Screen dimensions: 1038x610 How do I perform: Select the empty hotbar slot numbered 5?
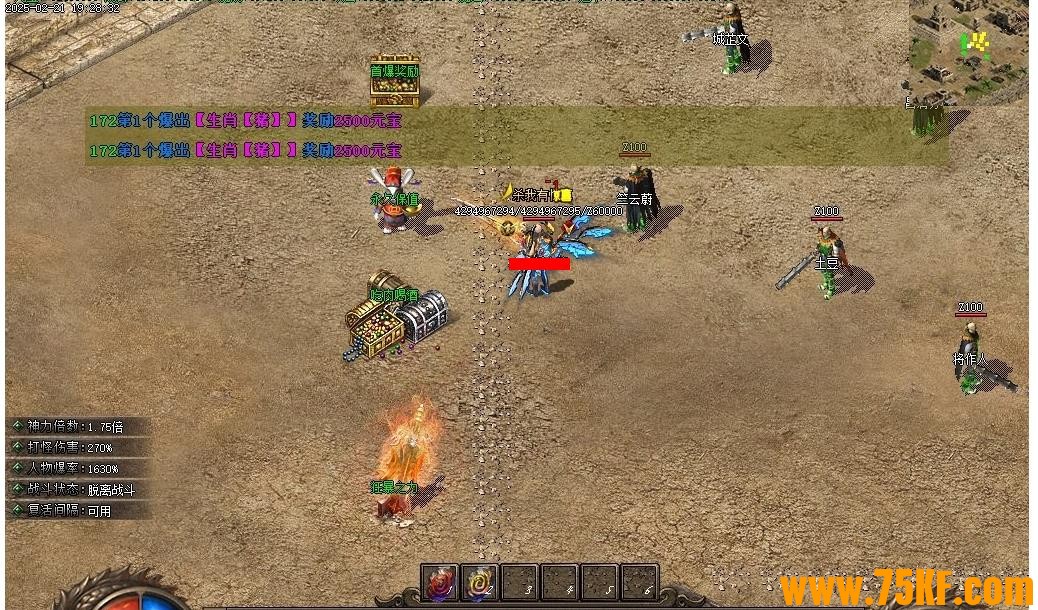click(x=599, y=581)
